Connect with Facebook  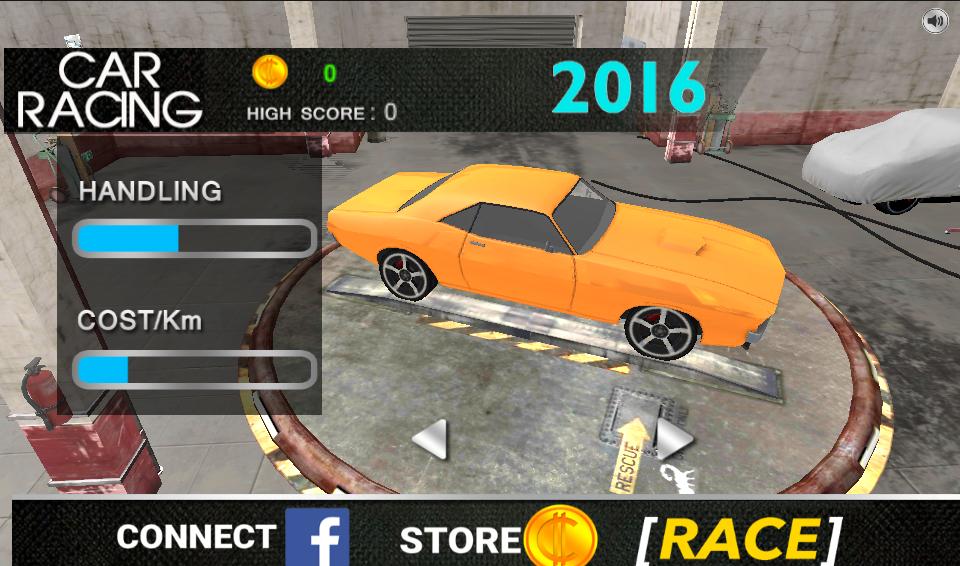click(x=316, y=537)
